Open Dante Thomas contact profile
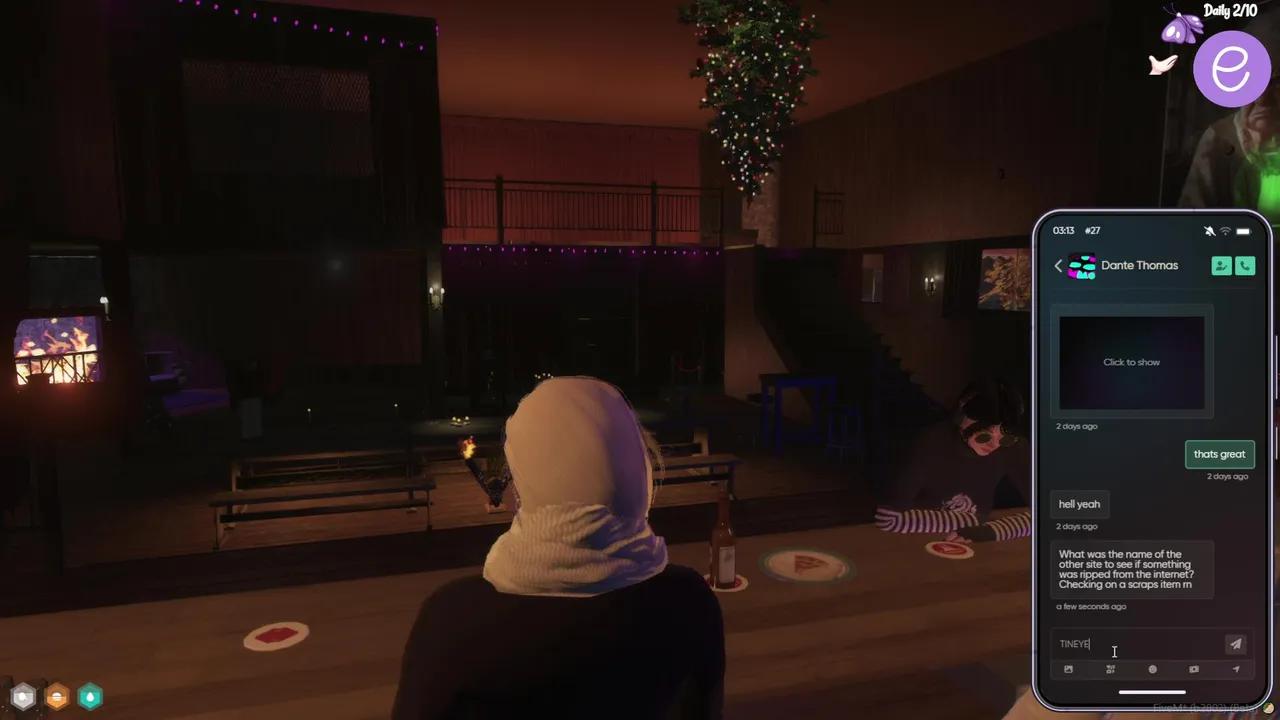Image resolution: width=1280 pixels, height=720 pixels. [x=1140, y=265]
